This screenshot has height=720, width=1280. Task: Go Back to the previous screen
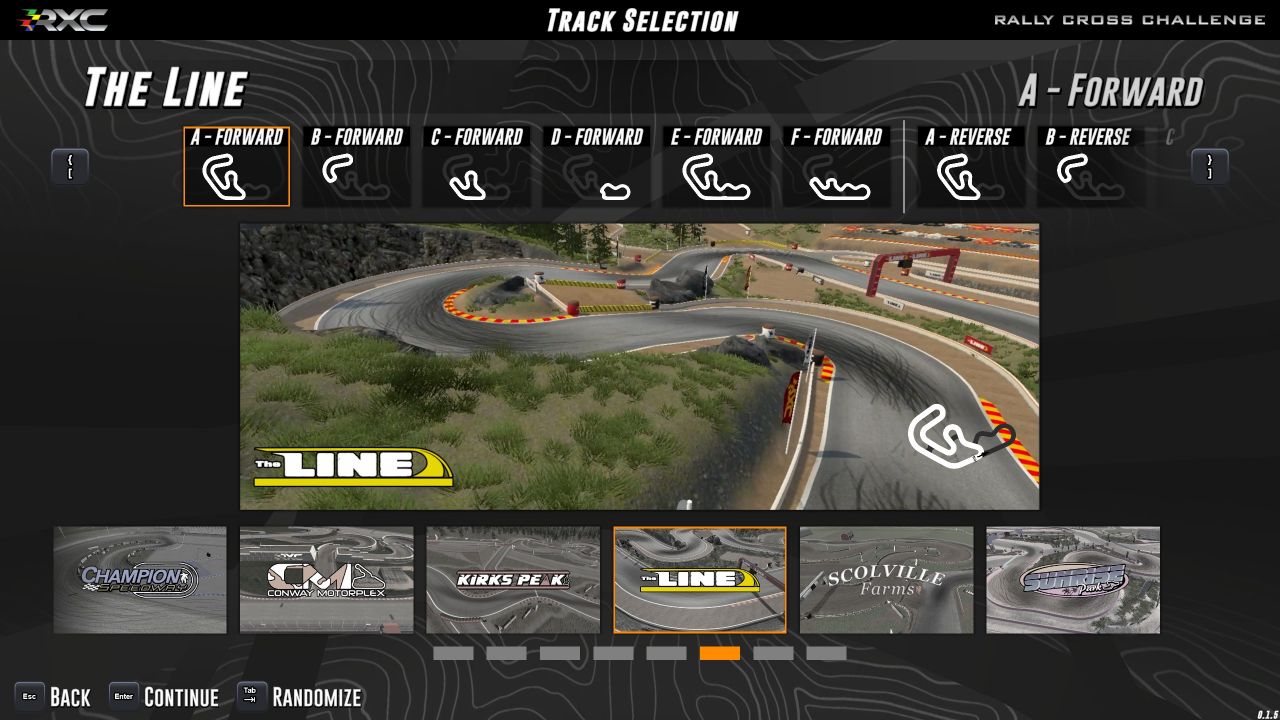(53, 697)
